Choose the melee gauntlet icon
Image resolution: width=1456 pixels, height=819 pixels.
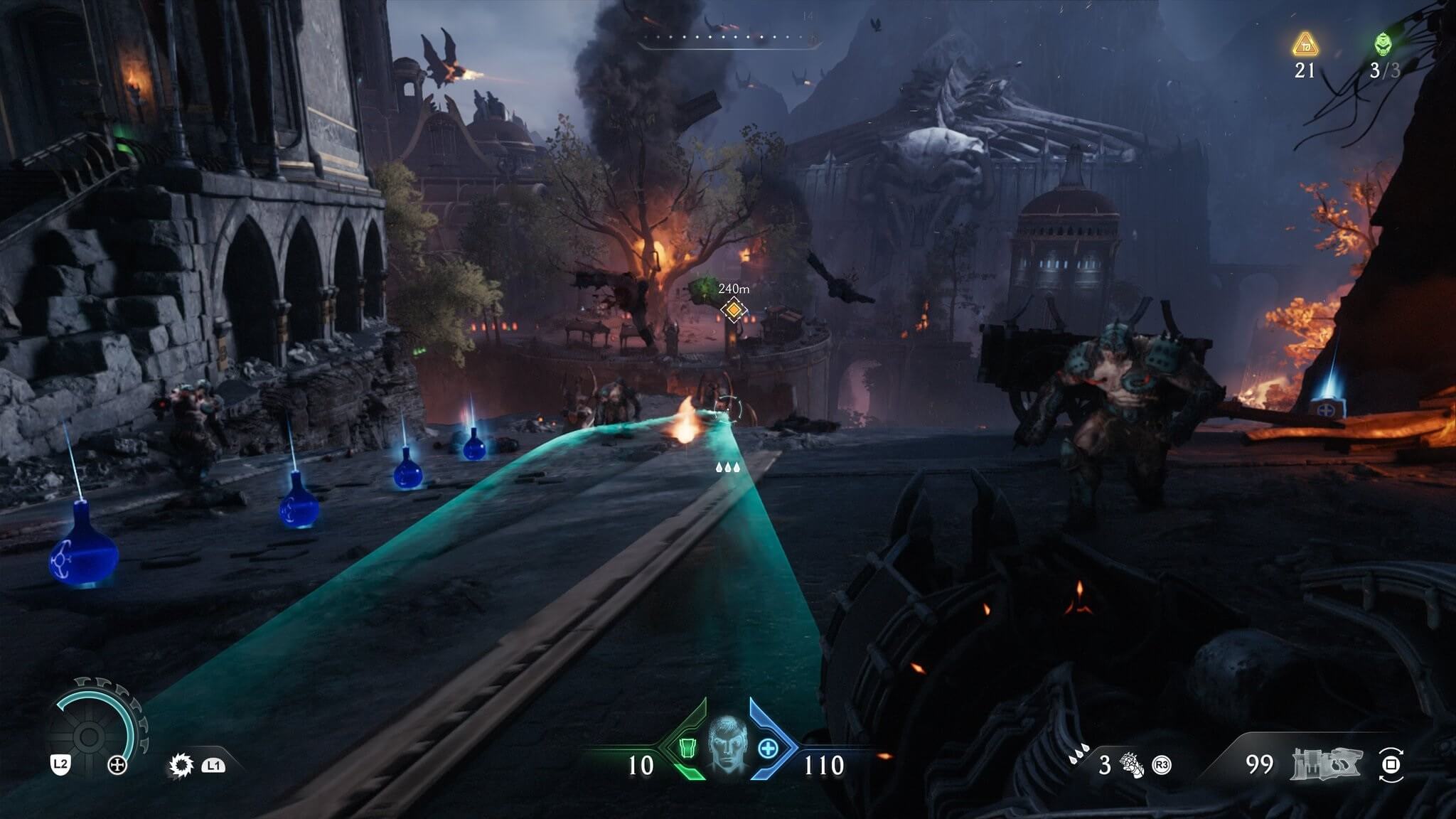[1132, 765]
